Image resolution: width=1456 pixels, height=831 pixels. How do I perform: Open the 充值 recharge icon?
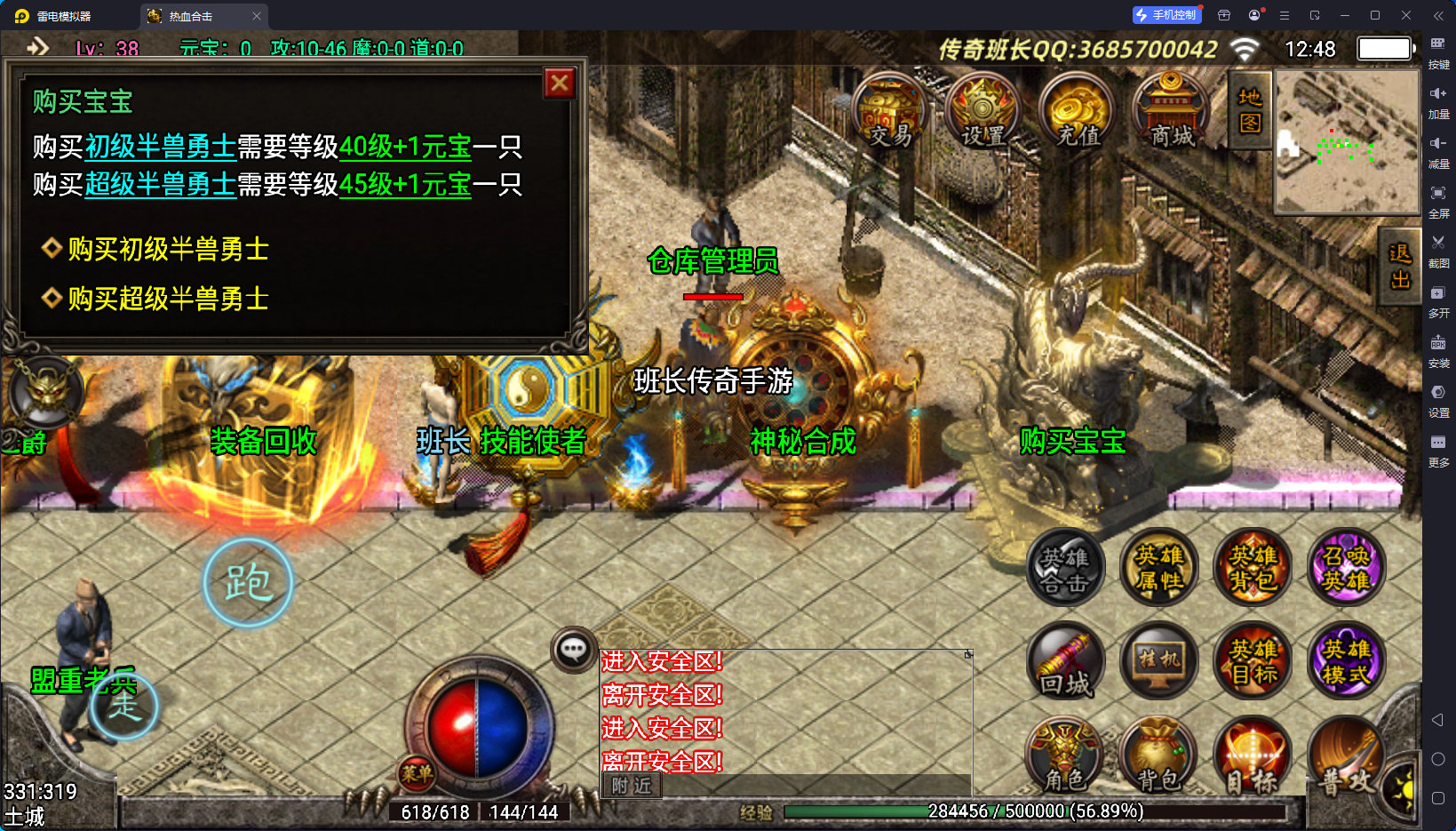[1078, 111]
